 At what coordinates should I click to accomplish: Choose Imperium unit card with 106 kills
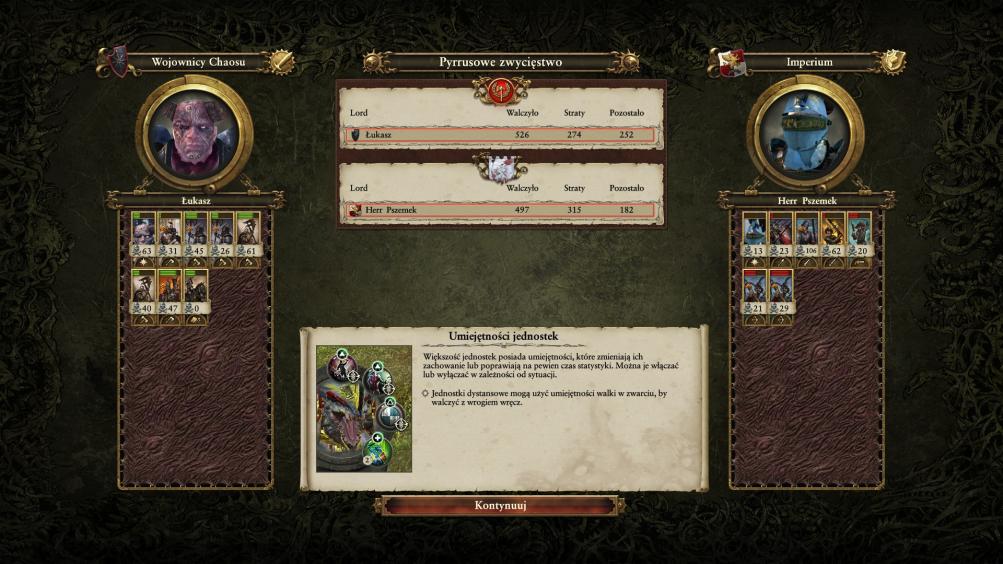[x=807, y=235]
